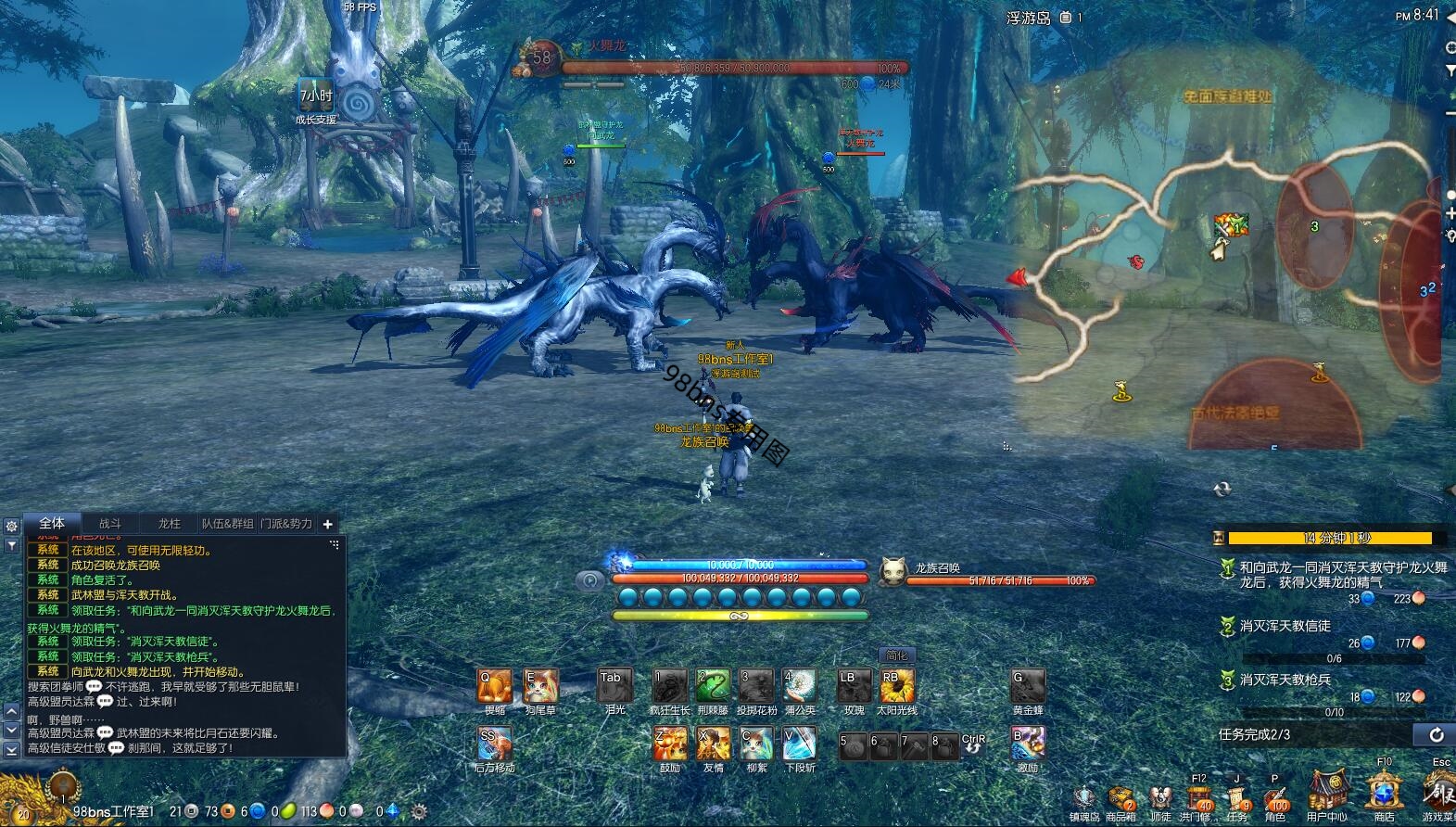Open the 商品箱 treasure chest
This screenshot has width=1456, height=827.
(1120, 798)
